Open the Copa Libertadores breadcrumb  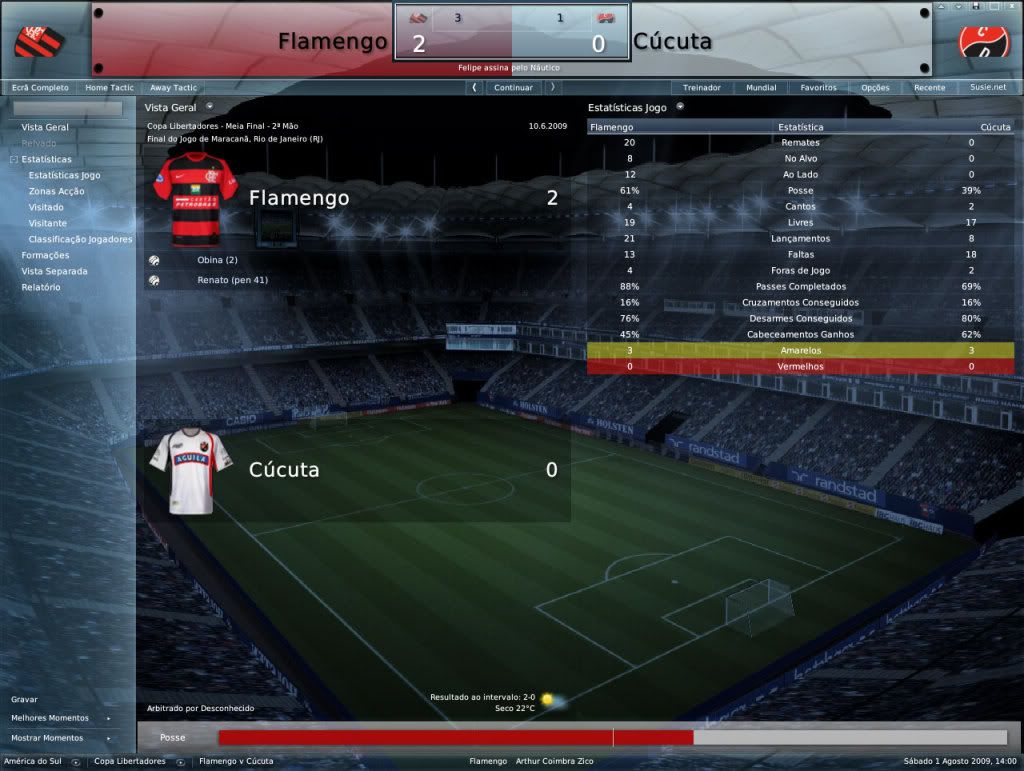[130, 761]
